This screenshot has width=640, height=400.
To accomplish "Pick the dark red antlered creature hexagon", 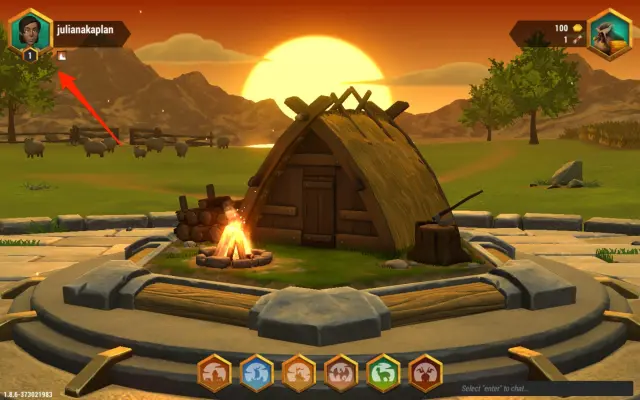I will click(425, 373).
